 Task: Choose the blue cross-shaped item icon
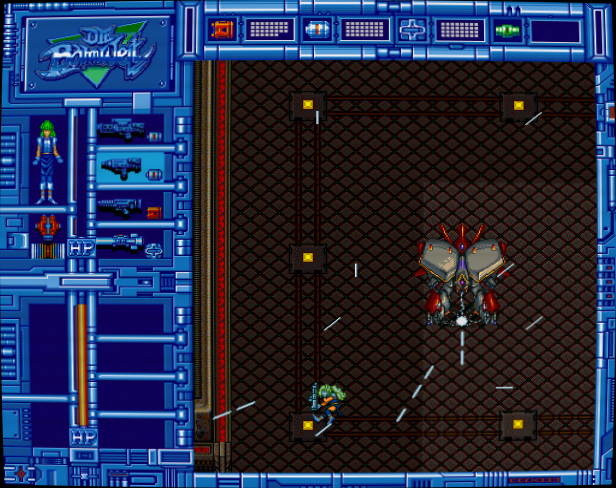pos(412,29)
